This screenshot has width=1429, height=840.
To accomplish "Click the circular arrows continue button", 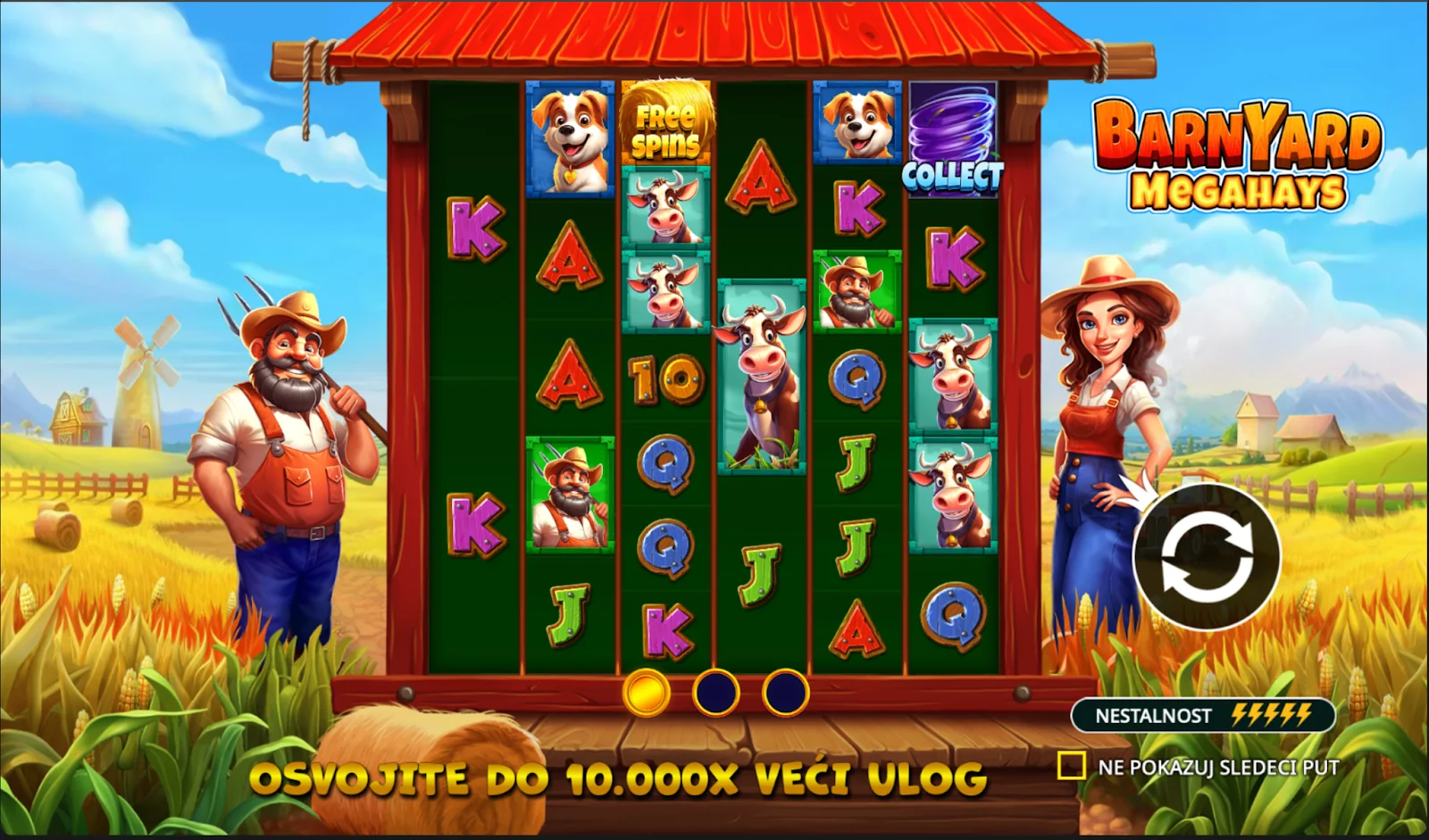I will click(1207, 557).
